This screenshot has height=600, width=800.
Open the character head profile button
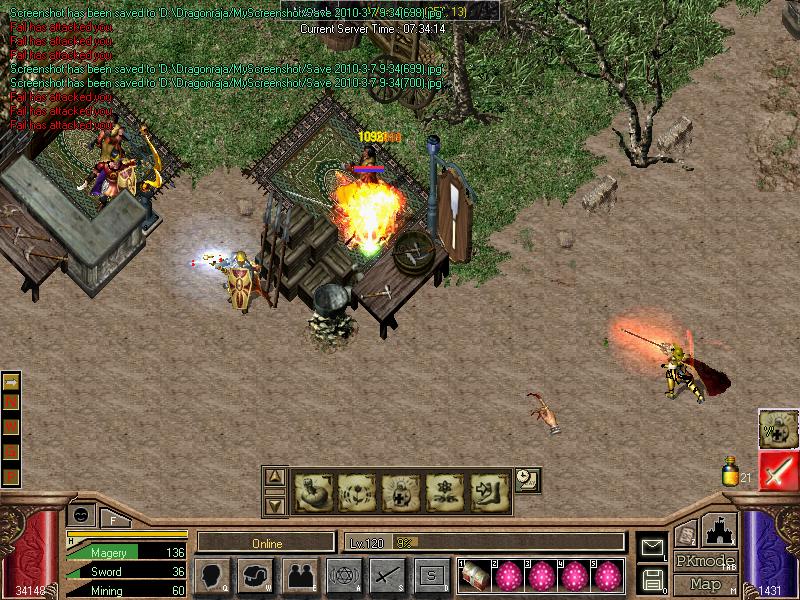tap(212, 576)
